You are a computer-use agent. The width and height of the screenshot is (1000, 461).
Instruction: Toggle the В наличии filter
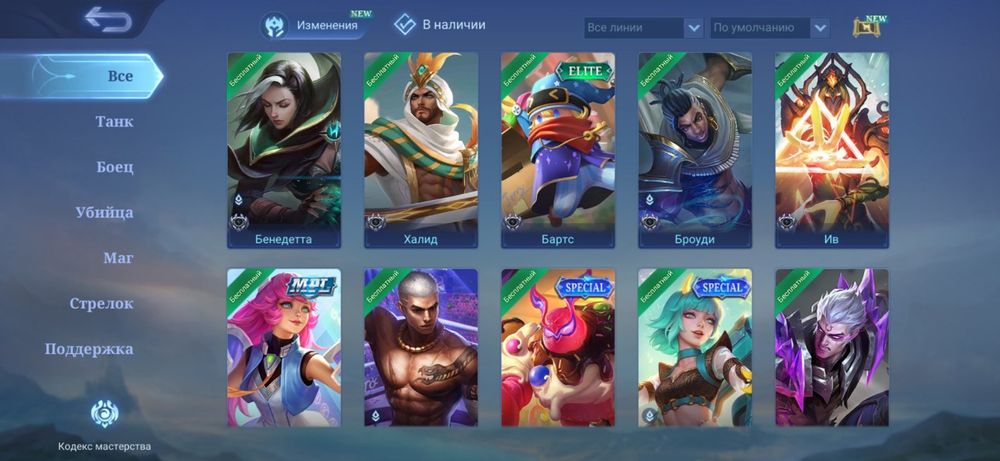tap(440, 25)
